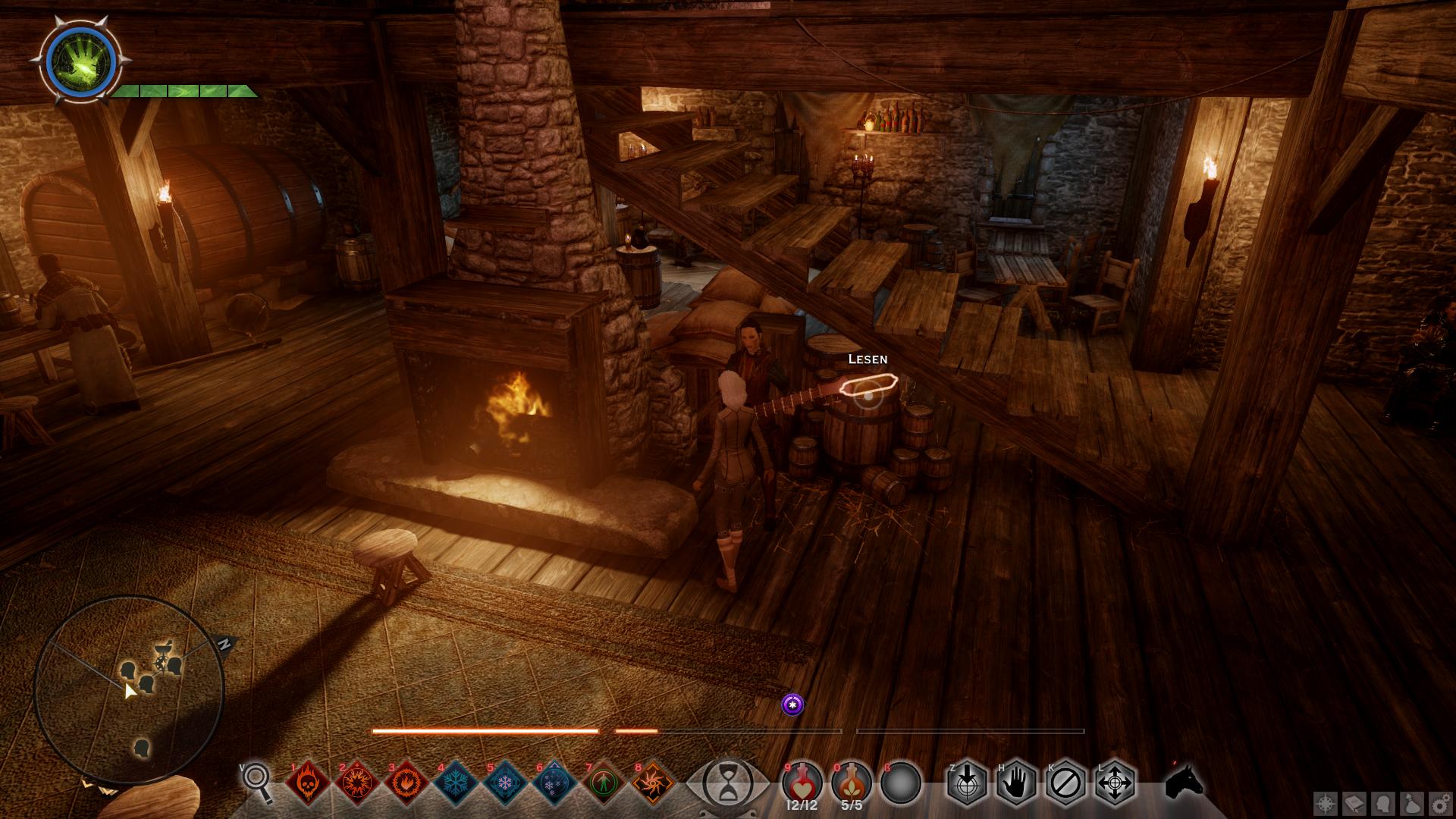Activate the orange swirling vortex ability
The image size is (1456, 819).
653,783
